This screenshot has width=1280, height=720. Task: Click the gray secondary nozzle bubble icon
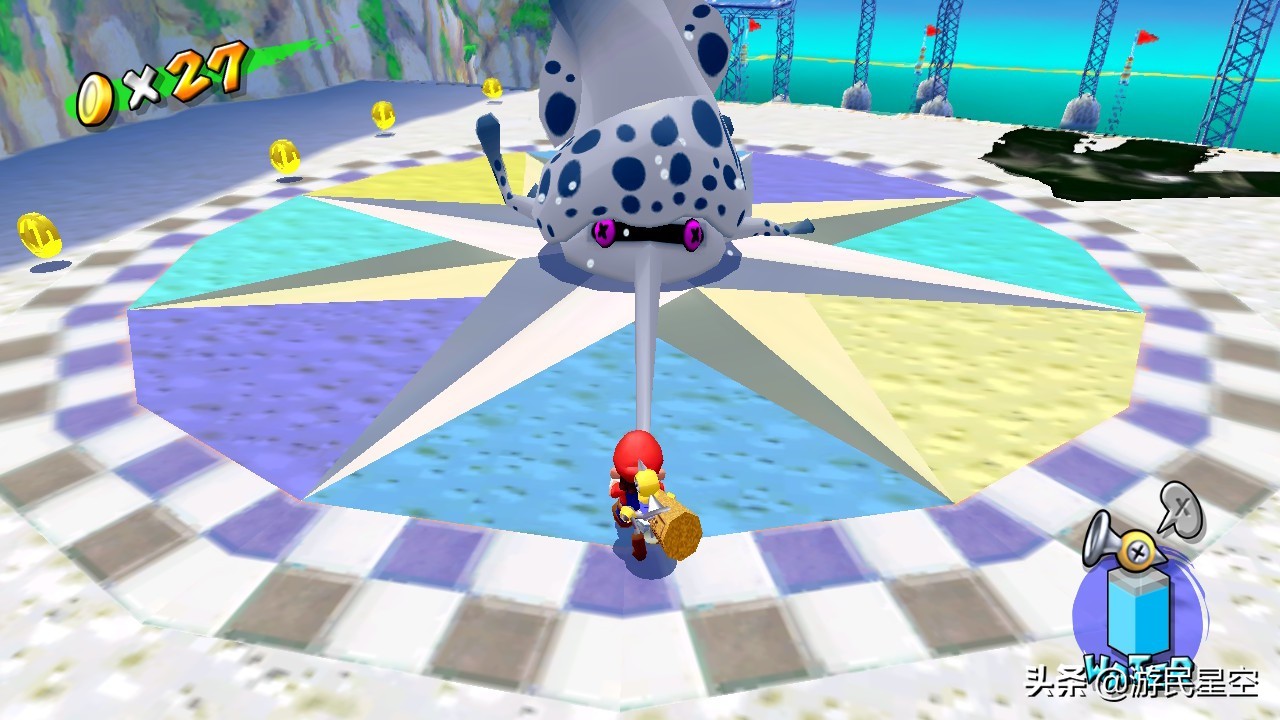pos(1182,509)
